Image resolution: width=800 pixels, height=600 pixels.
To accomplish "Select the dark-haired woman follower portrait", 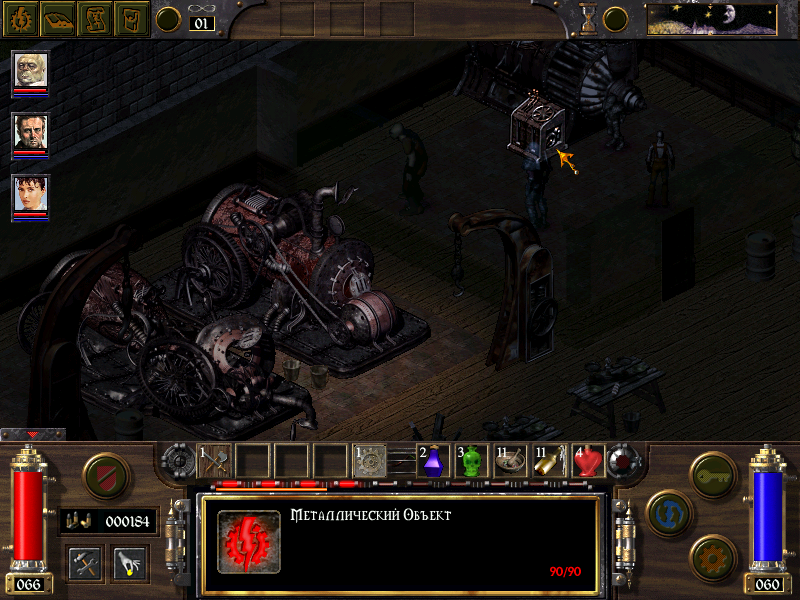I will click(x=30, y=193).
